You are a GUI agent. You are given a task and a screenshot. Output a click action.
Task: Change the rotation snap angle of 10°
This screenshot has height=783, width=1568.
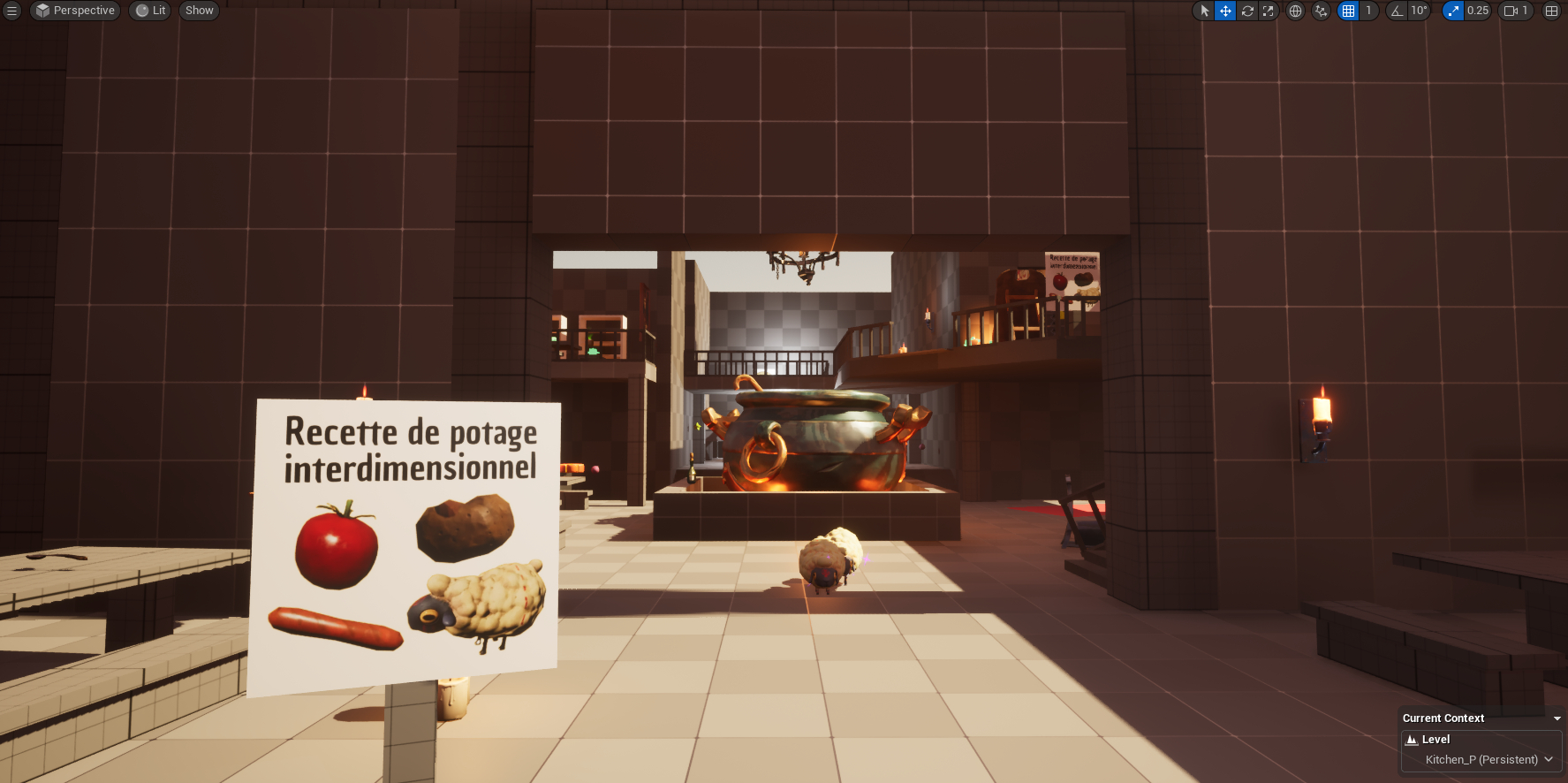[x=1420, y=11]
